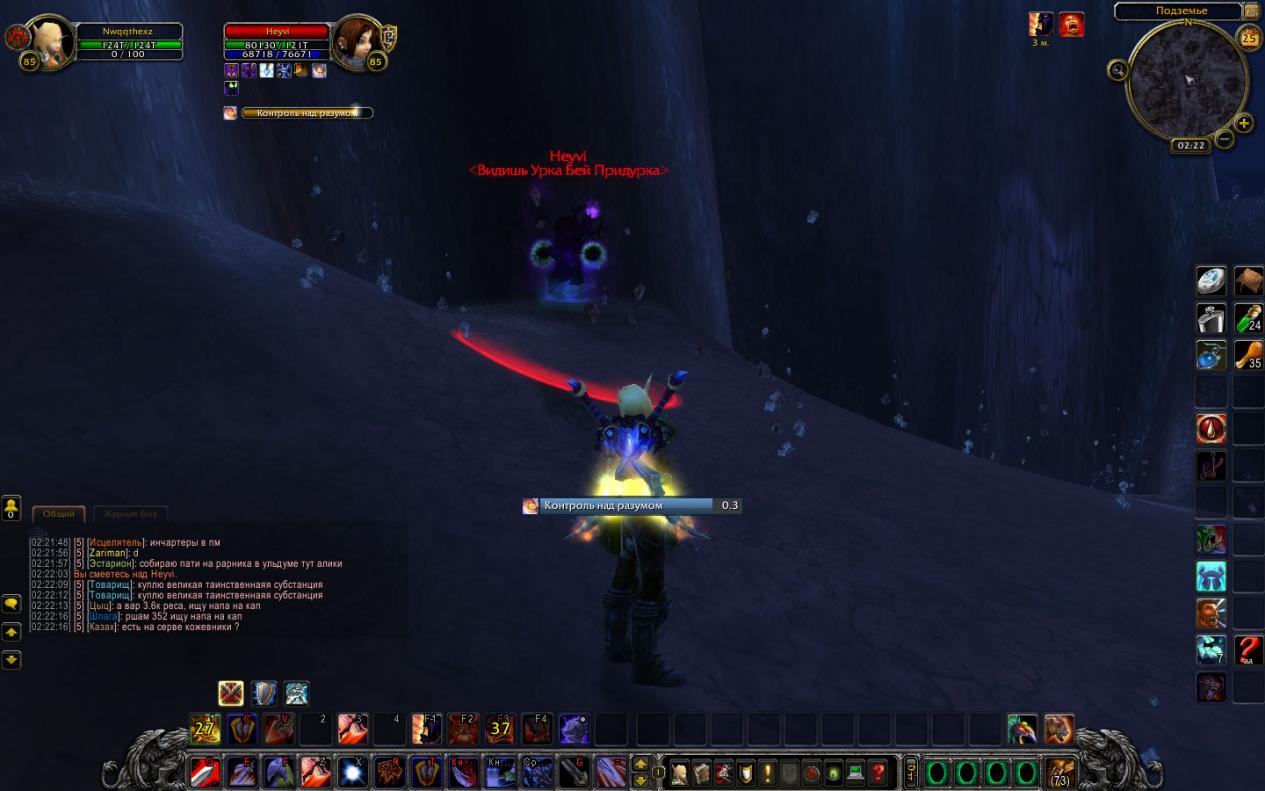Click the circular minimap

[1187, 81]
